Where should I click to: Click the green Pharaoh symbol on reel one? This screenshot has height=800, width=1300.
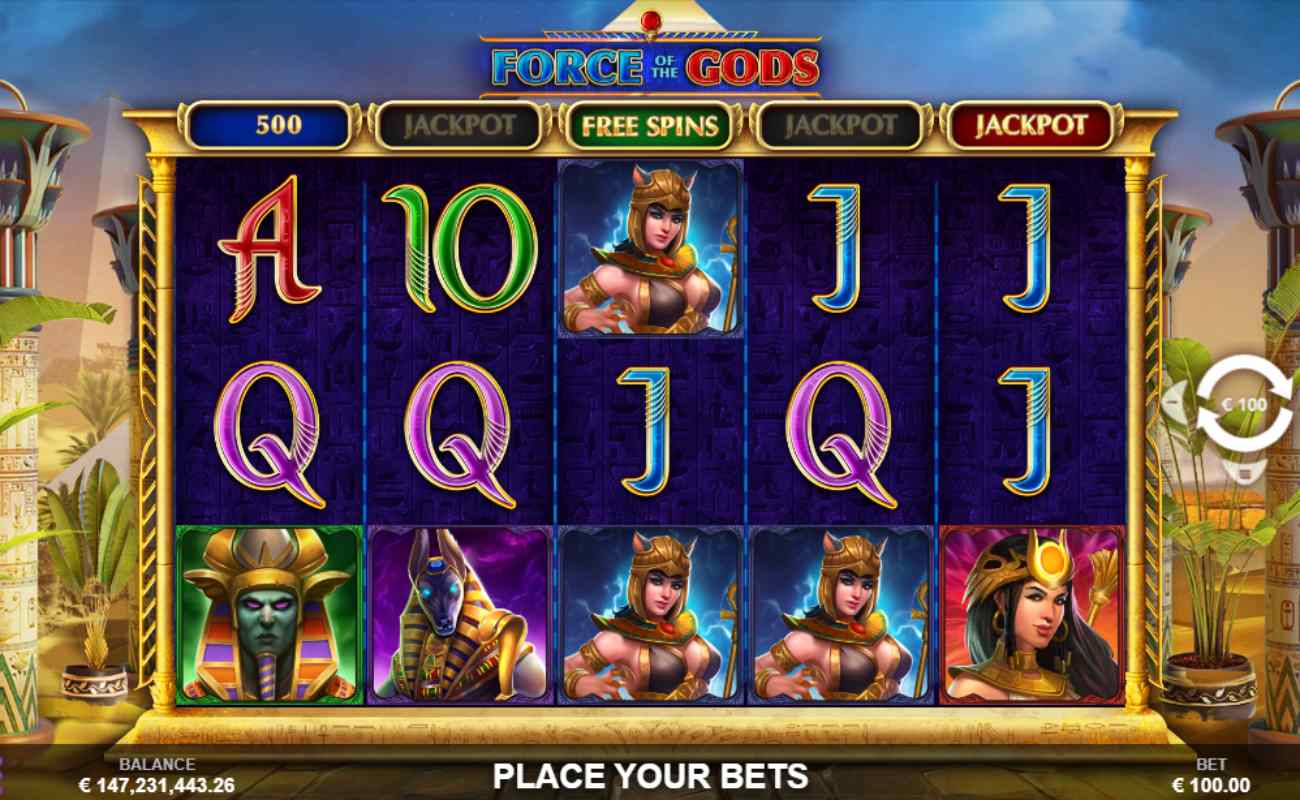coord(268,615)
